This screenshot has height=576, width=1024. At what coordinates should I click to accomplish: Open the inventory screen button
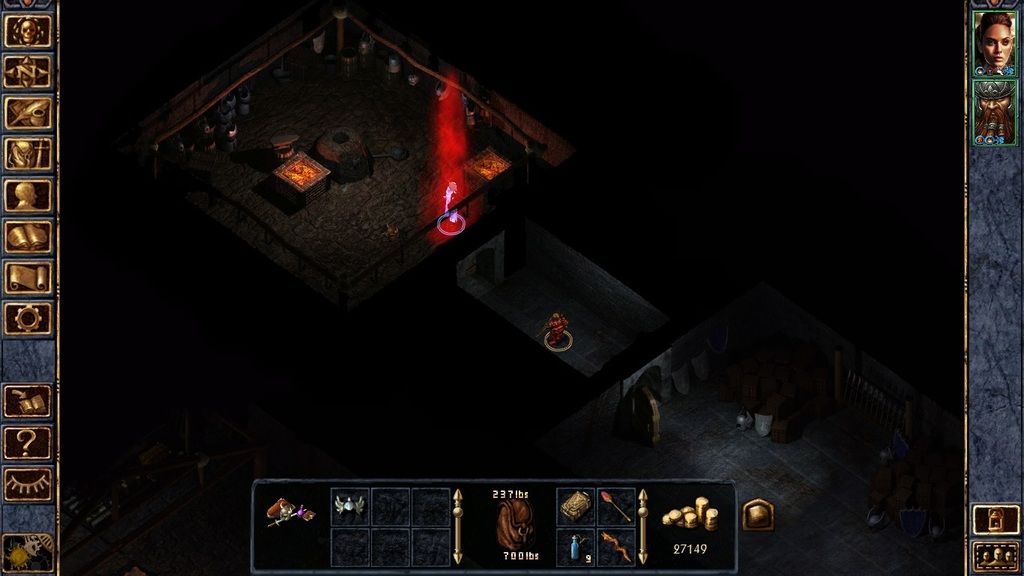click(28, 153)
